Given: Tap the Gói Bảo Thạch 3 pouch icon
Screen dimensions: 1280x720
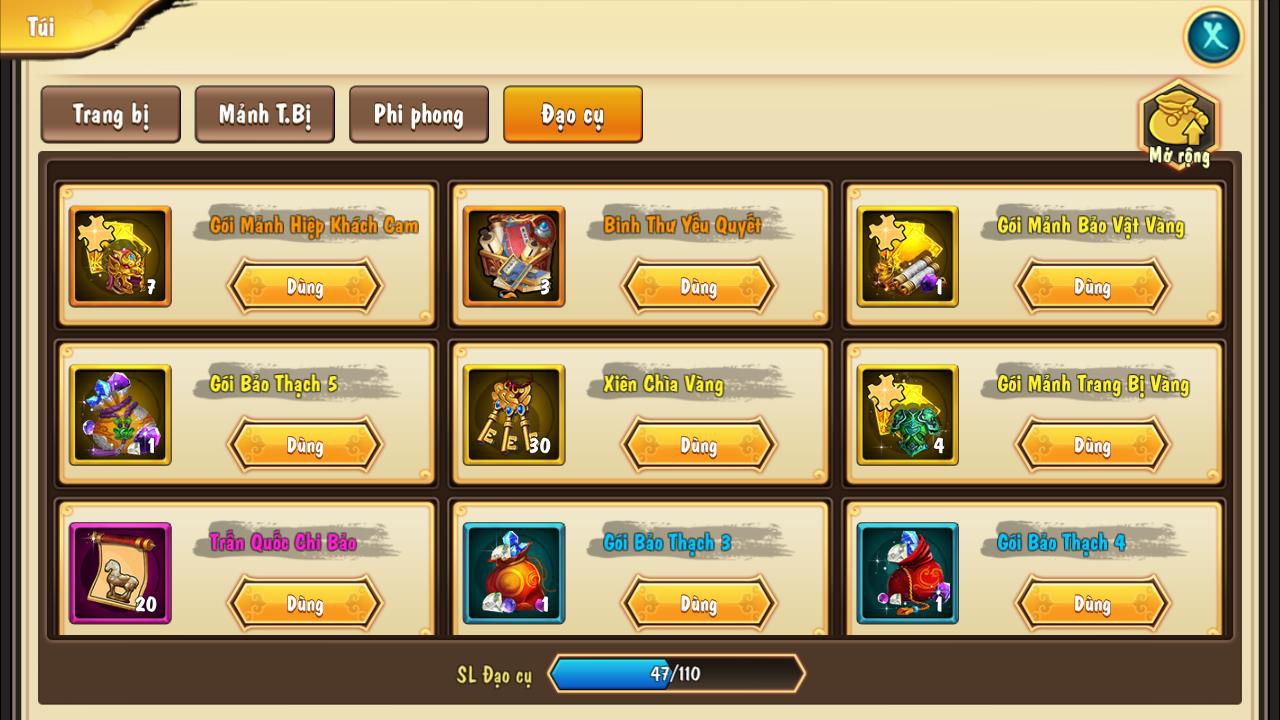Looking at the screenshot, I should [513, 573].
